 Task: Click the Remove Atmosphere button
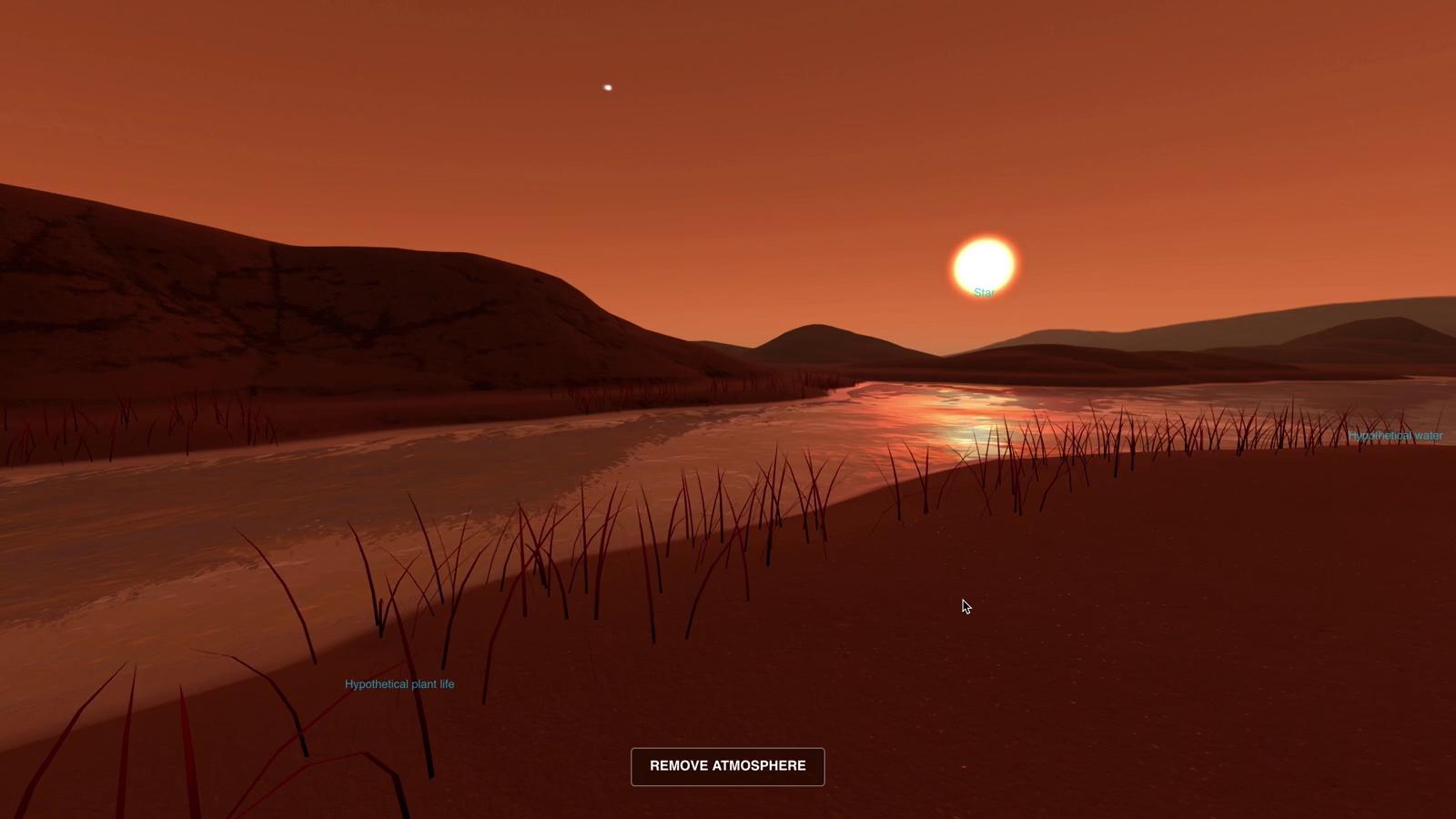[x=727, y=766]
